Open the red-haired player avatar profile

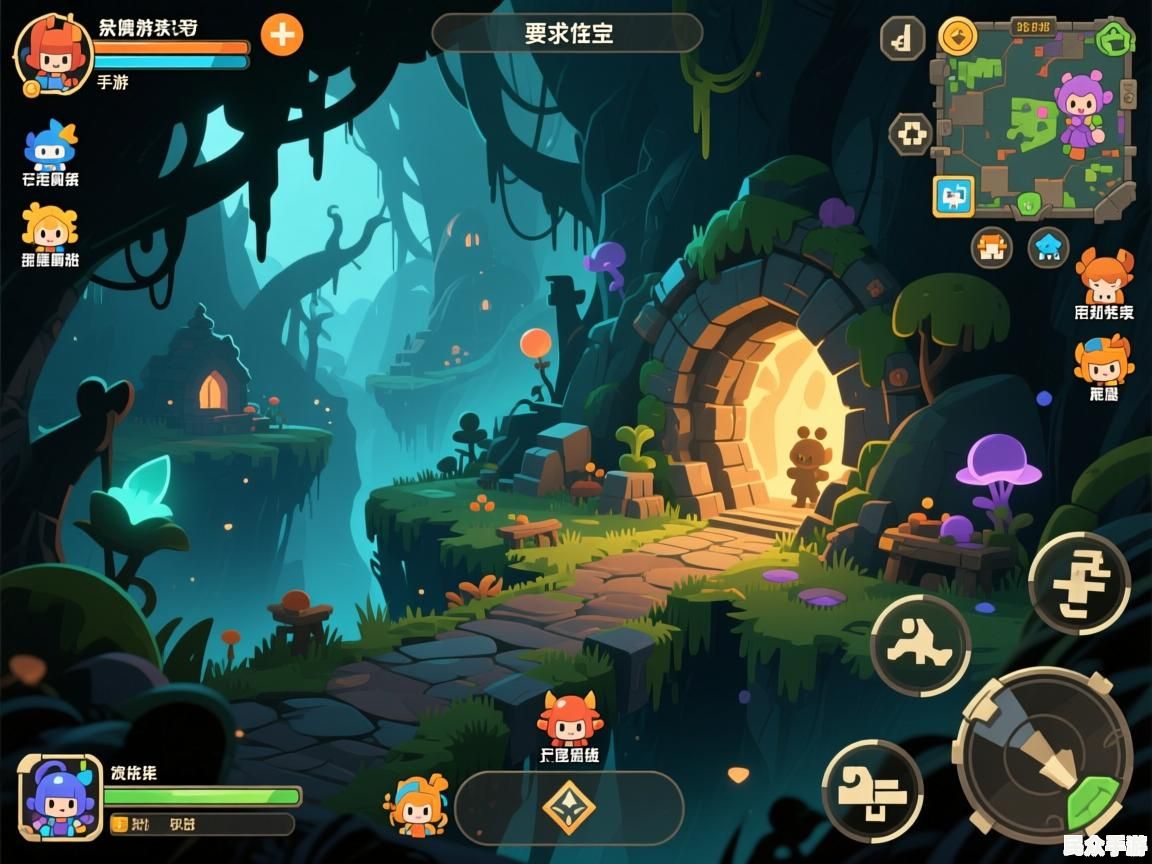[52, 54]
